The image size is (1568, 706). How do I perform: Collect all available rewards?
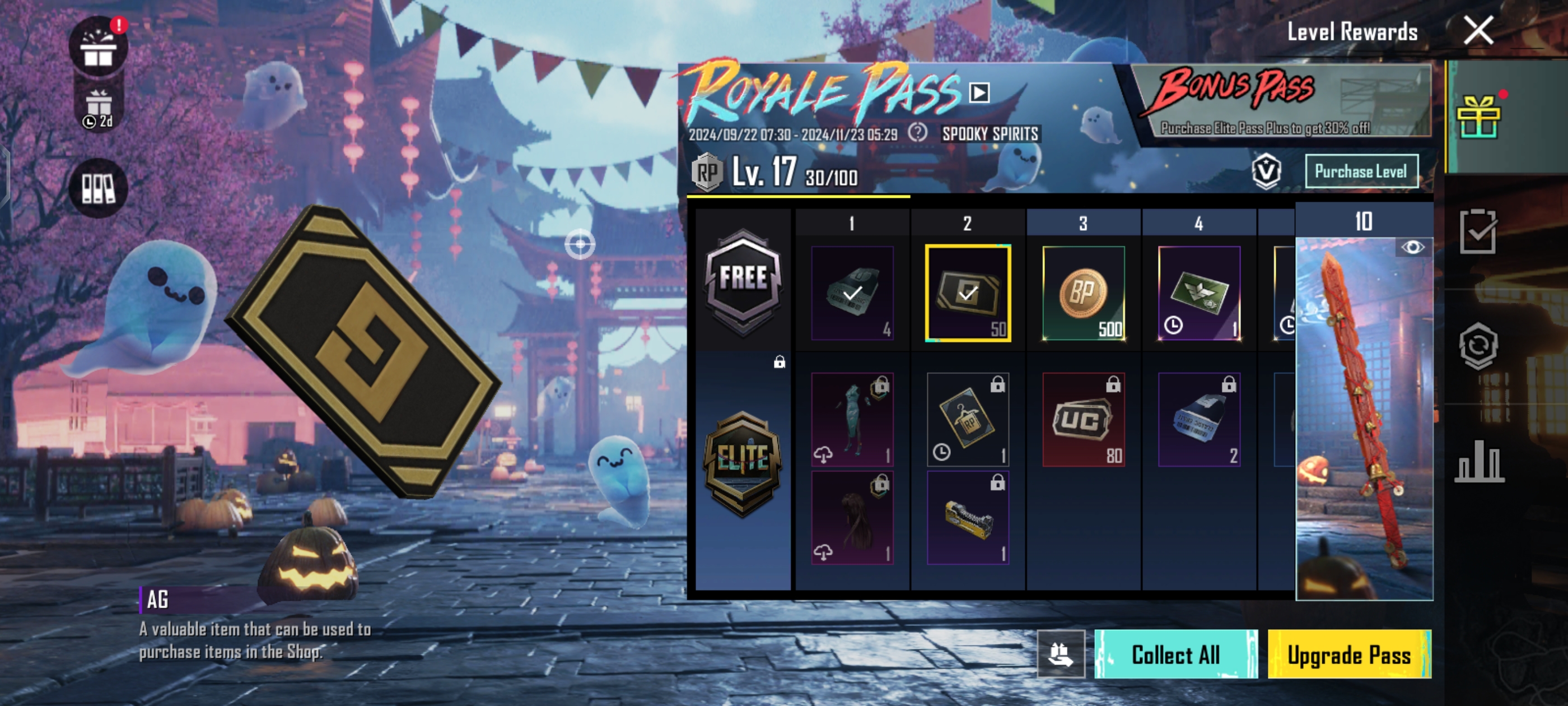pos(1175,654)
